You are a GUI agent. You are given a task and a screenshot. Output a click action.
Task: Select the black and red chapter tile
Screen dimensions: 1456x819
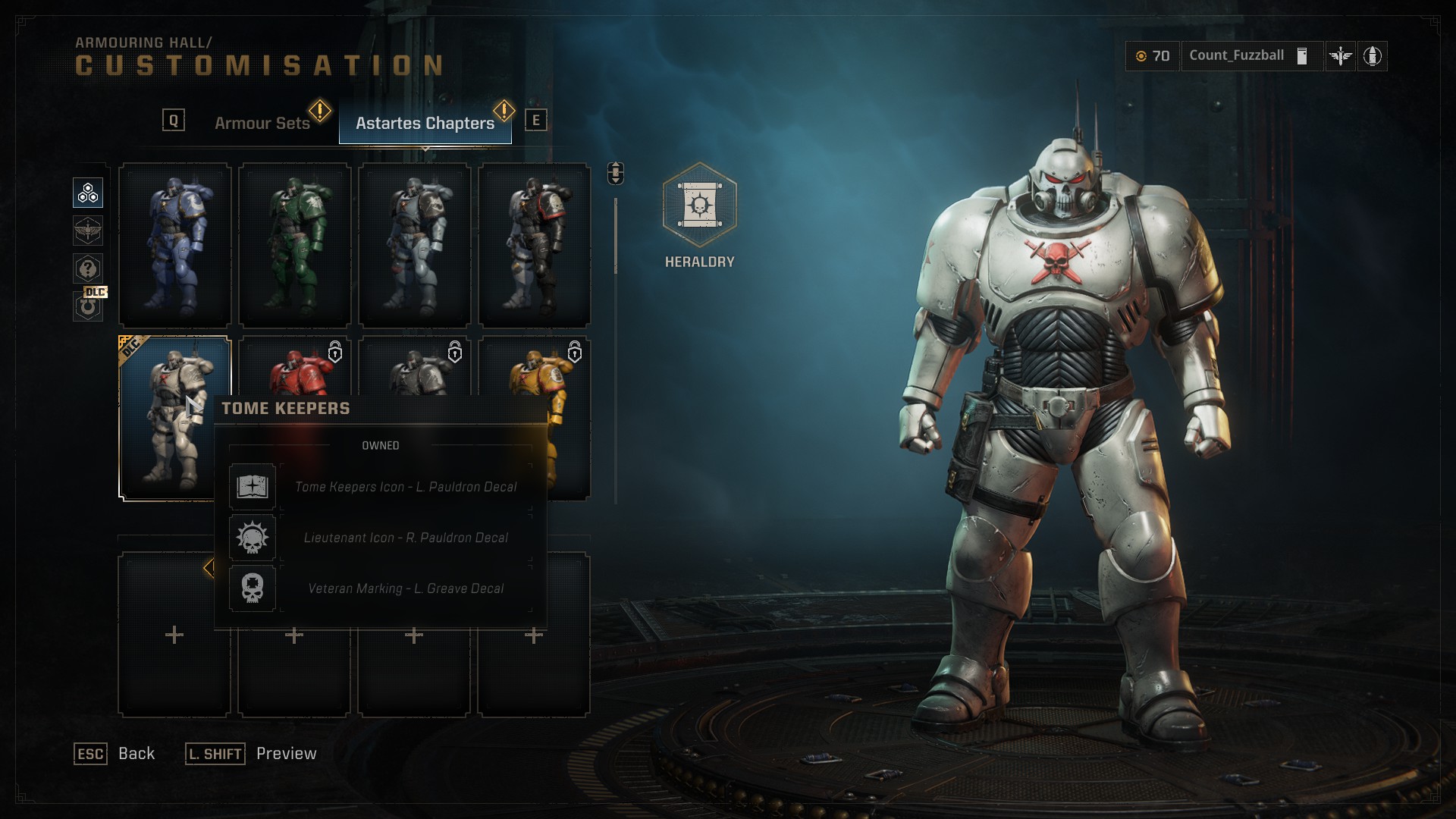(535, 245)
